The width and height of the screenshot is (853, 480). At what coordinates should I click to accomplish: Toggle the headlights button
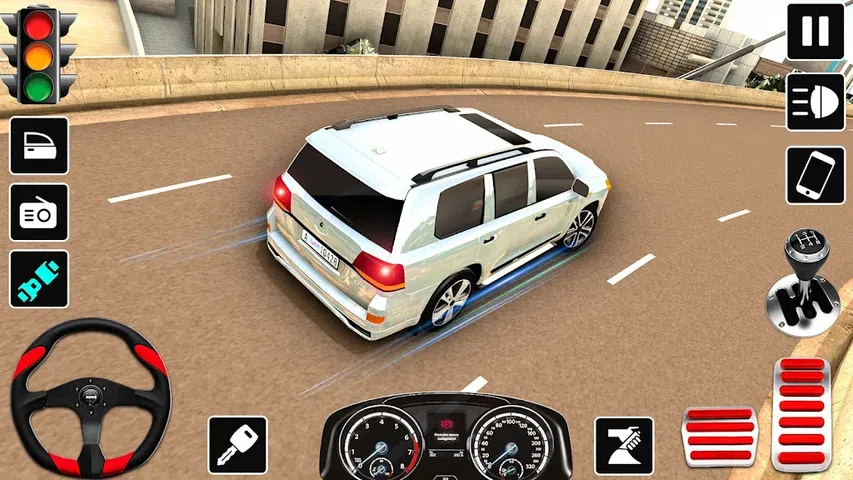(x=815, y=102)
